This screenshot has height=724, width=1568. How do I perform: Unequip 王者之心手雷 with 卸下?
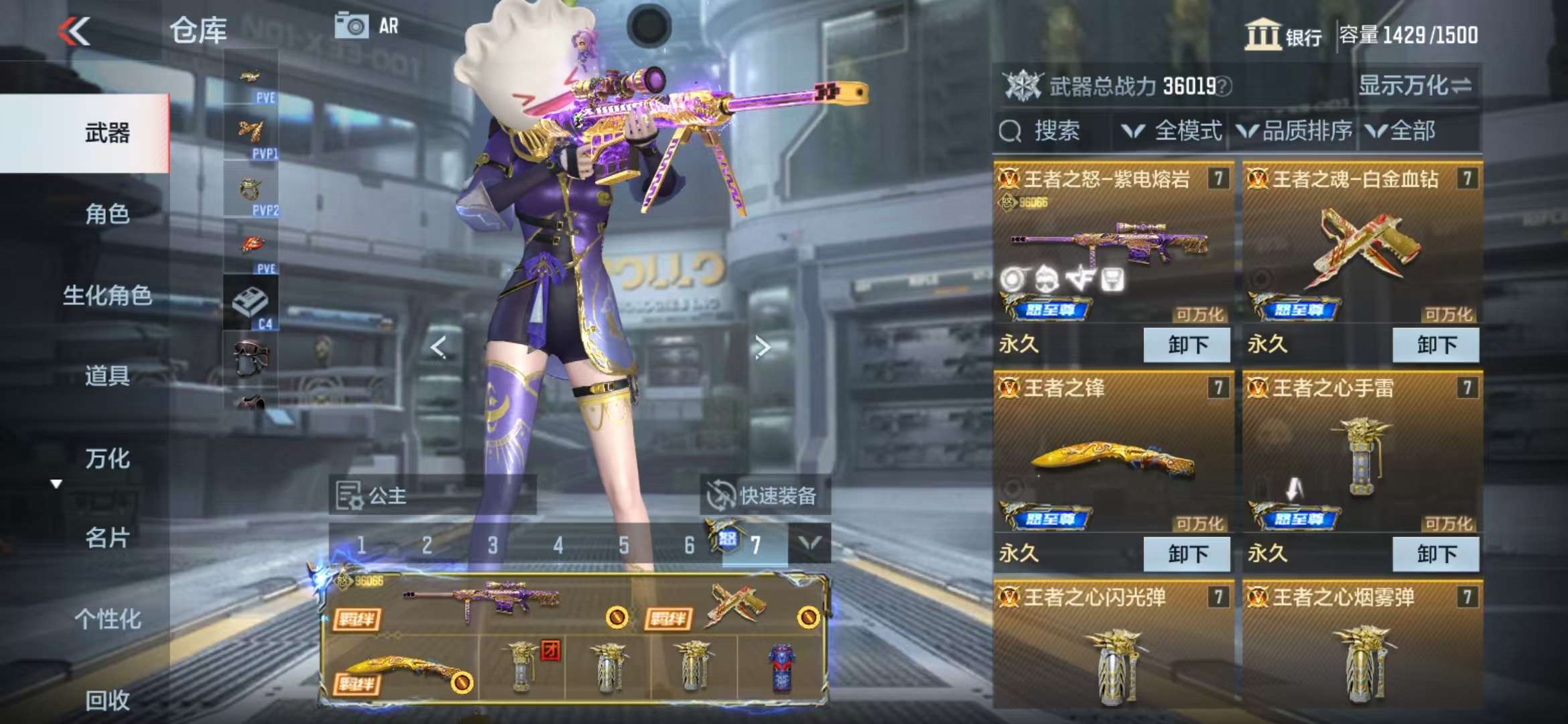1435,554
